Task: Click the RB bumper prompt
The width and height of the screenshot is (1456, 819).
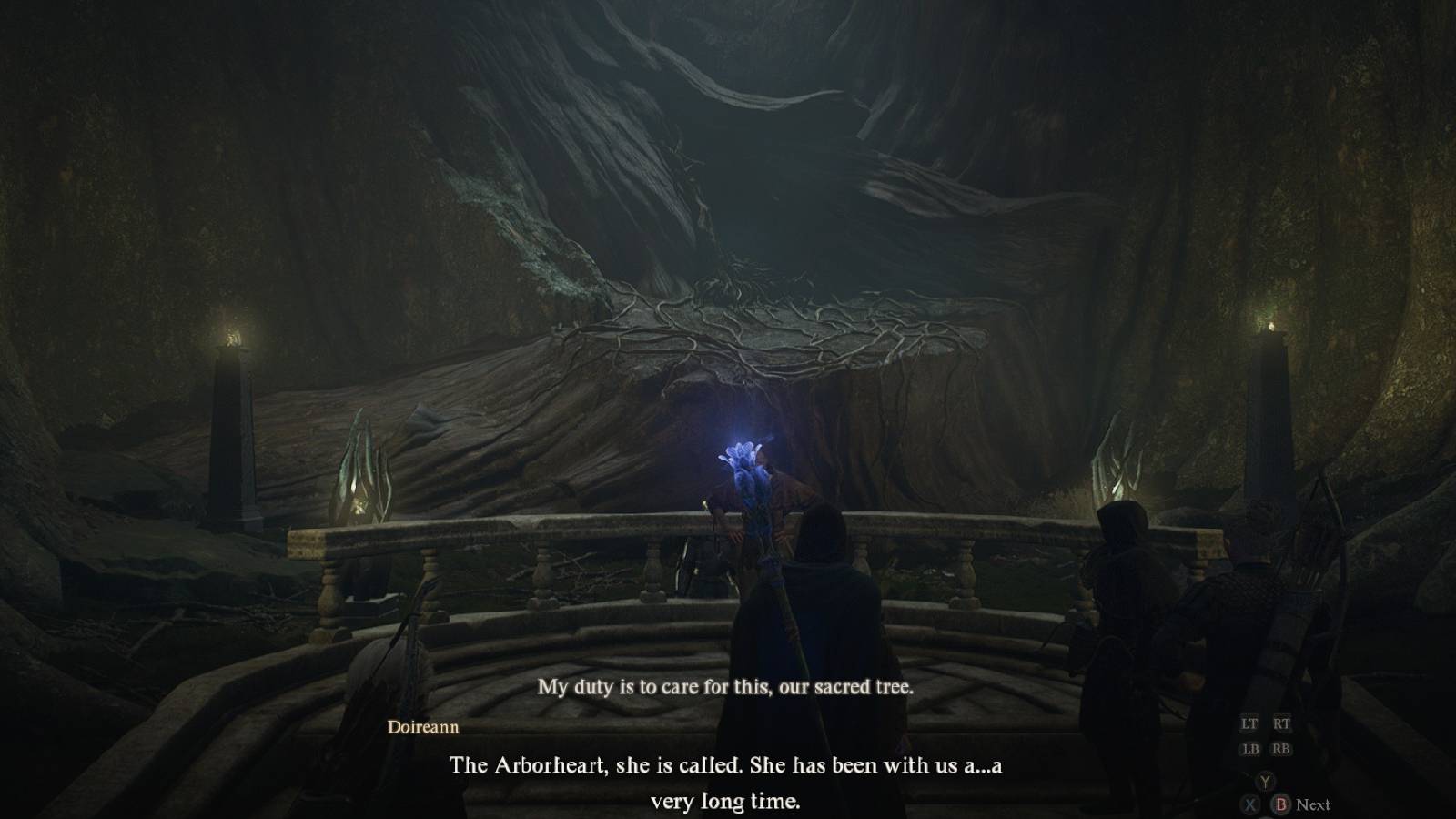Action: click(x=1281, y=749)
